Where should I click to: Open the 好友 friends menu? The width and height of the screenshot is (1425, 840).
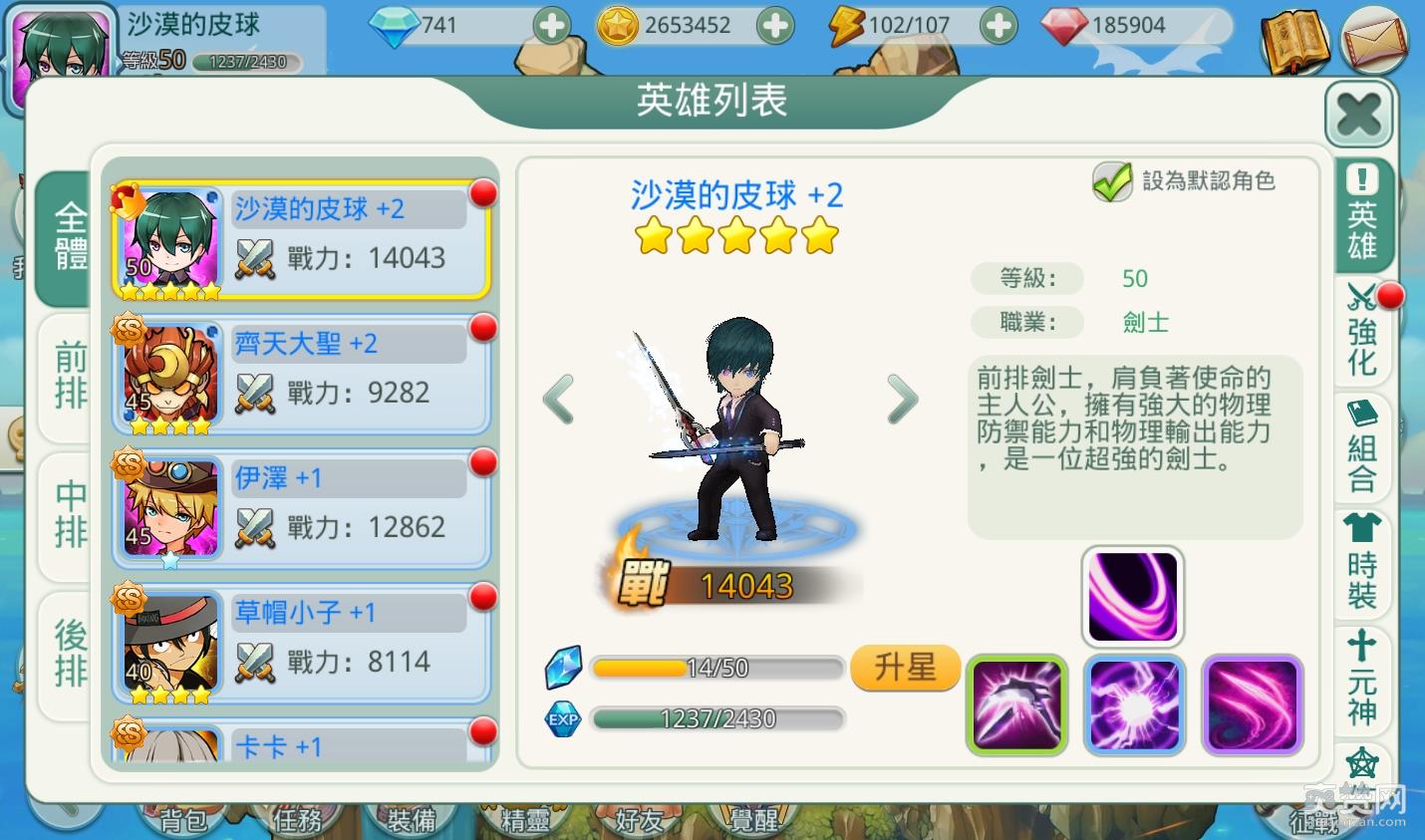click(641, 821)
